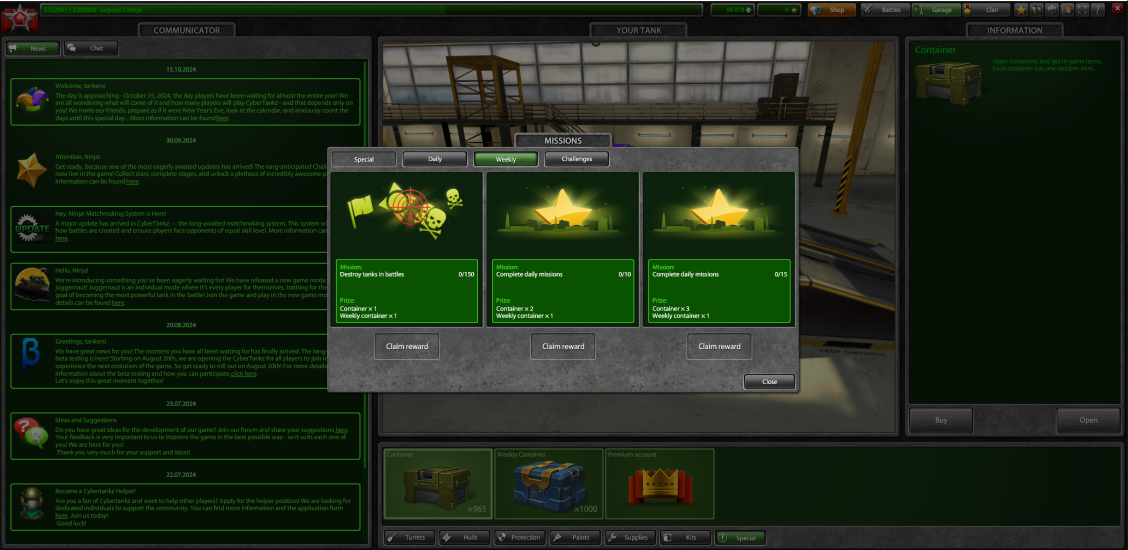Show the News tab in communicator
Screen dimensions: 1128x550
(33, 48)
